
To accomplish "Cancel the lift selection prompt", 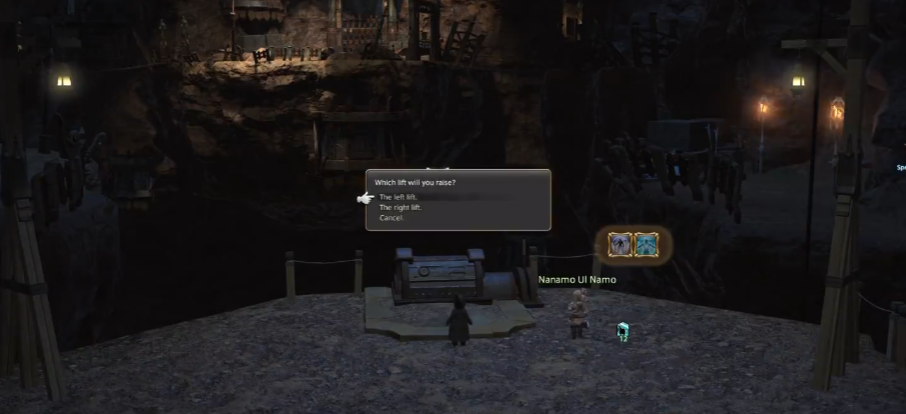I will (x=391, y=218).
